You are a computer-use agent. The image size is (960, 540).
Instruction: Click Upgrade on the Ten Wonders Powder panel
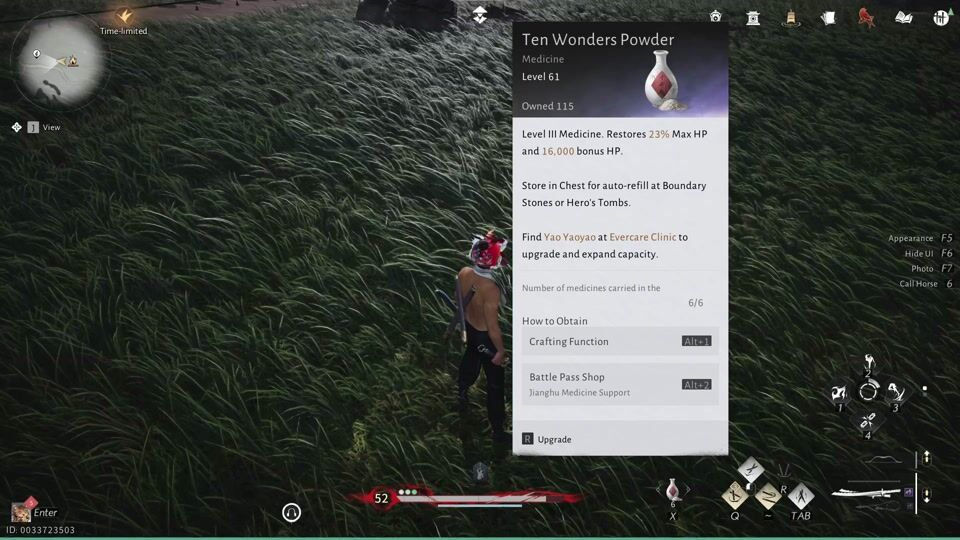(x=554, y=440)
